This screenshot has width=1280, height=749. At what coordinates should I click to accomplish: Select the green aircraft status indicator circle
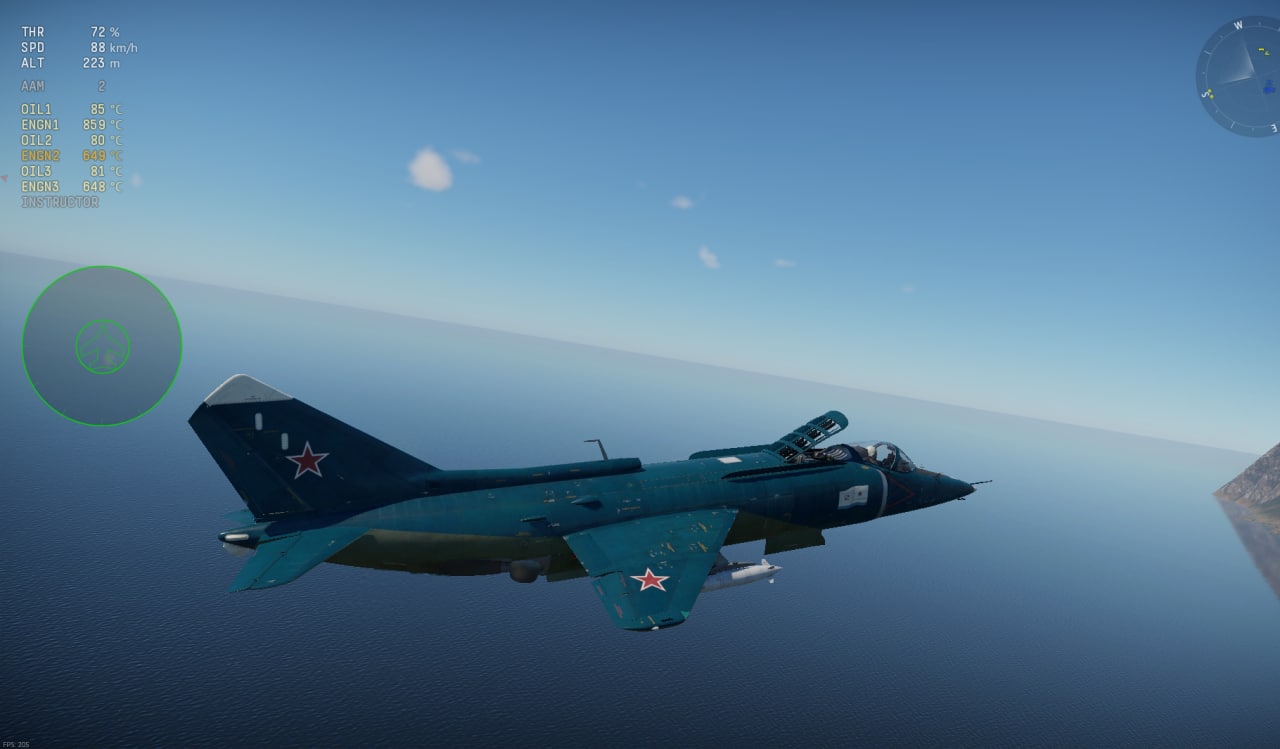(102, 346)
